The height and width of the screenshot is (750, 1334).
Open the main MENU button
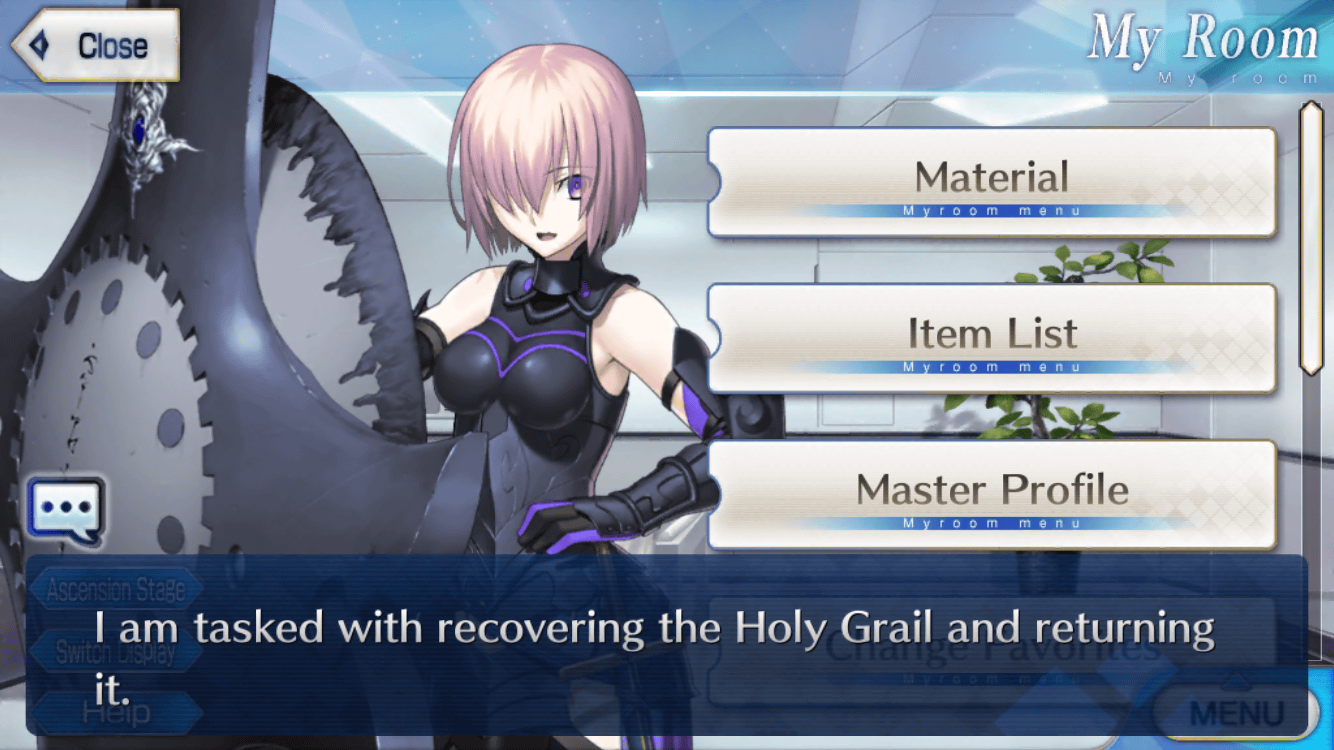tap(1236, 713)
